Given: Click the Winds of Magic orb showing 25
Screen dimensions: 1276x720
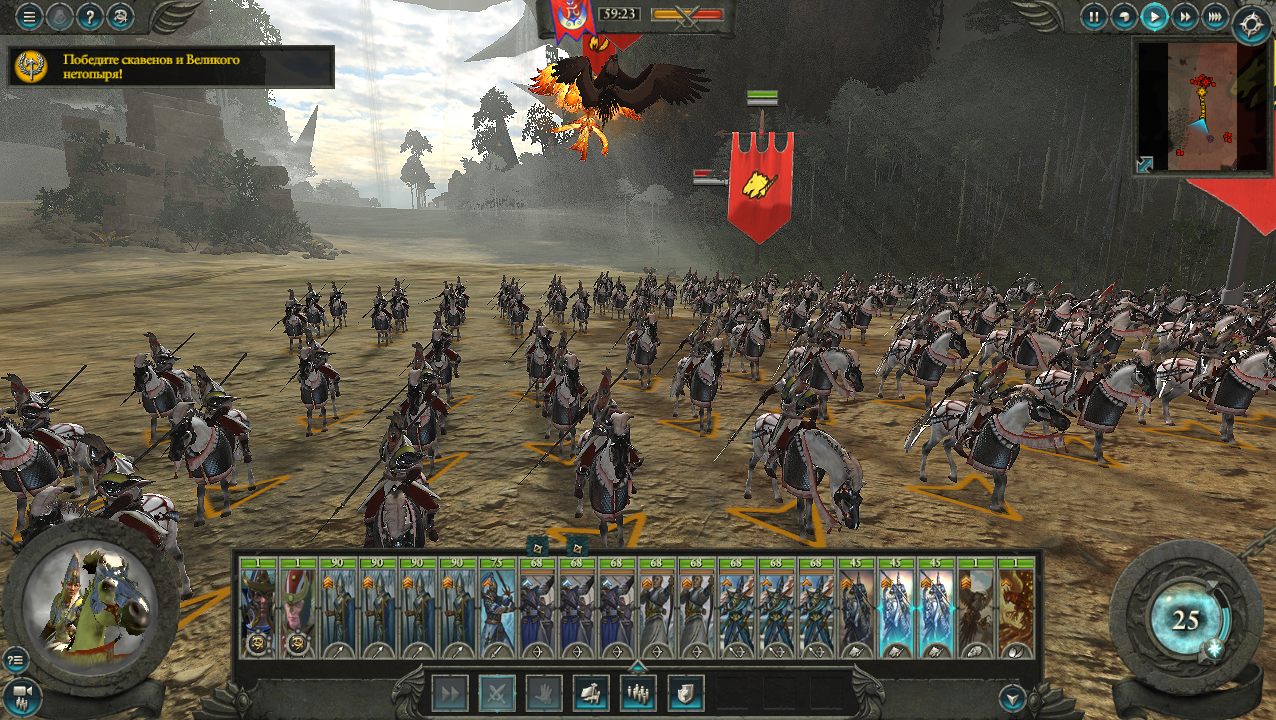Looking at the screenshot, I should (1186, 620).
